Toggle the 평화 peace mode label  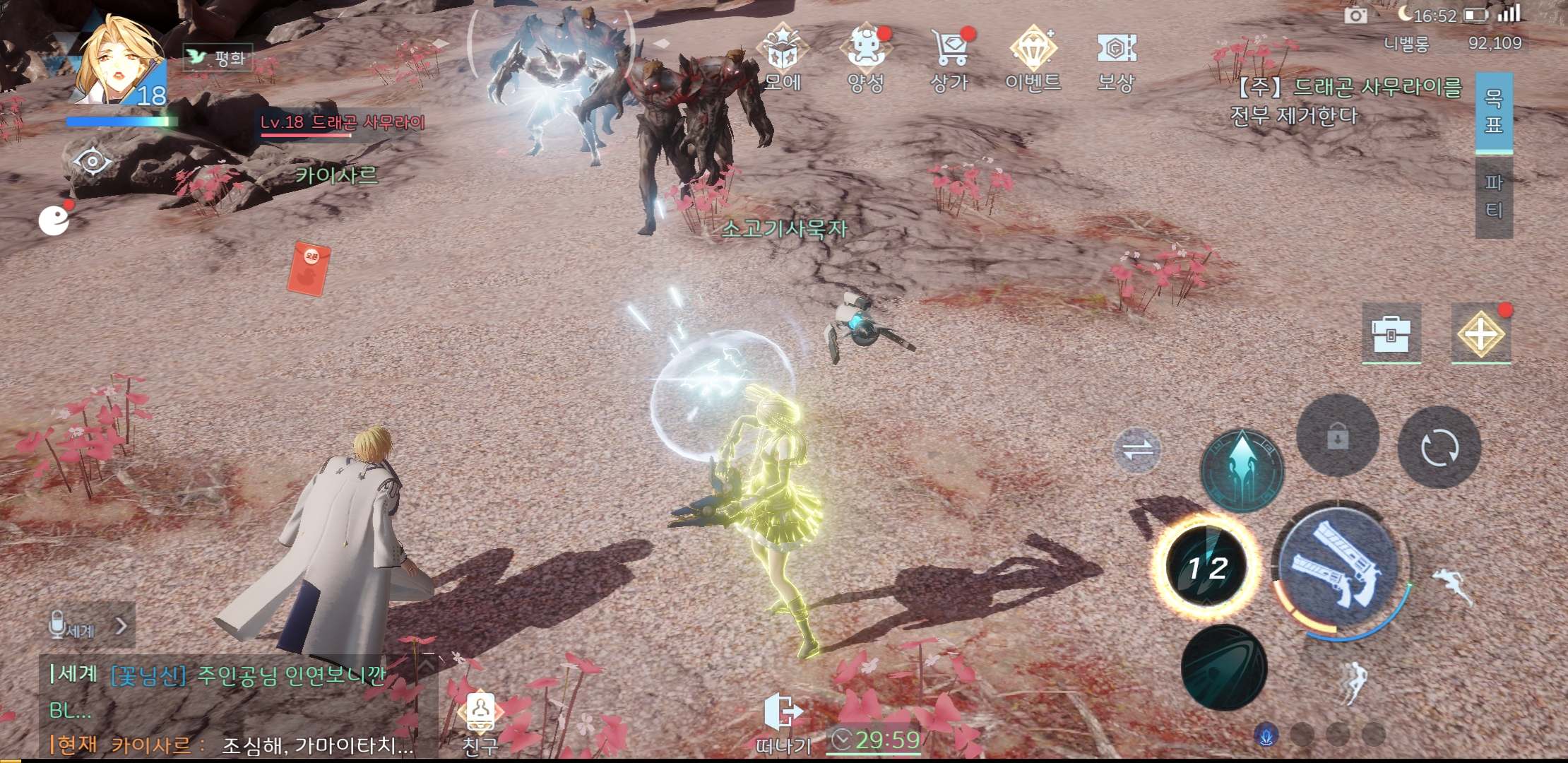(218, 57)
